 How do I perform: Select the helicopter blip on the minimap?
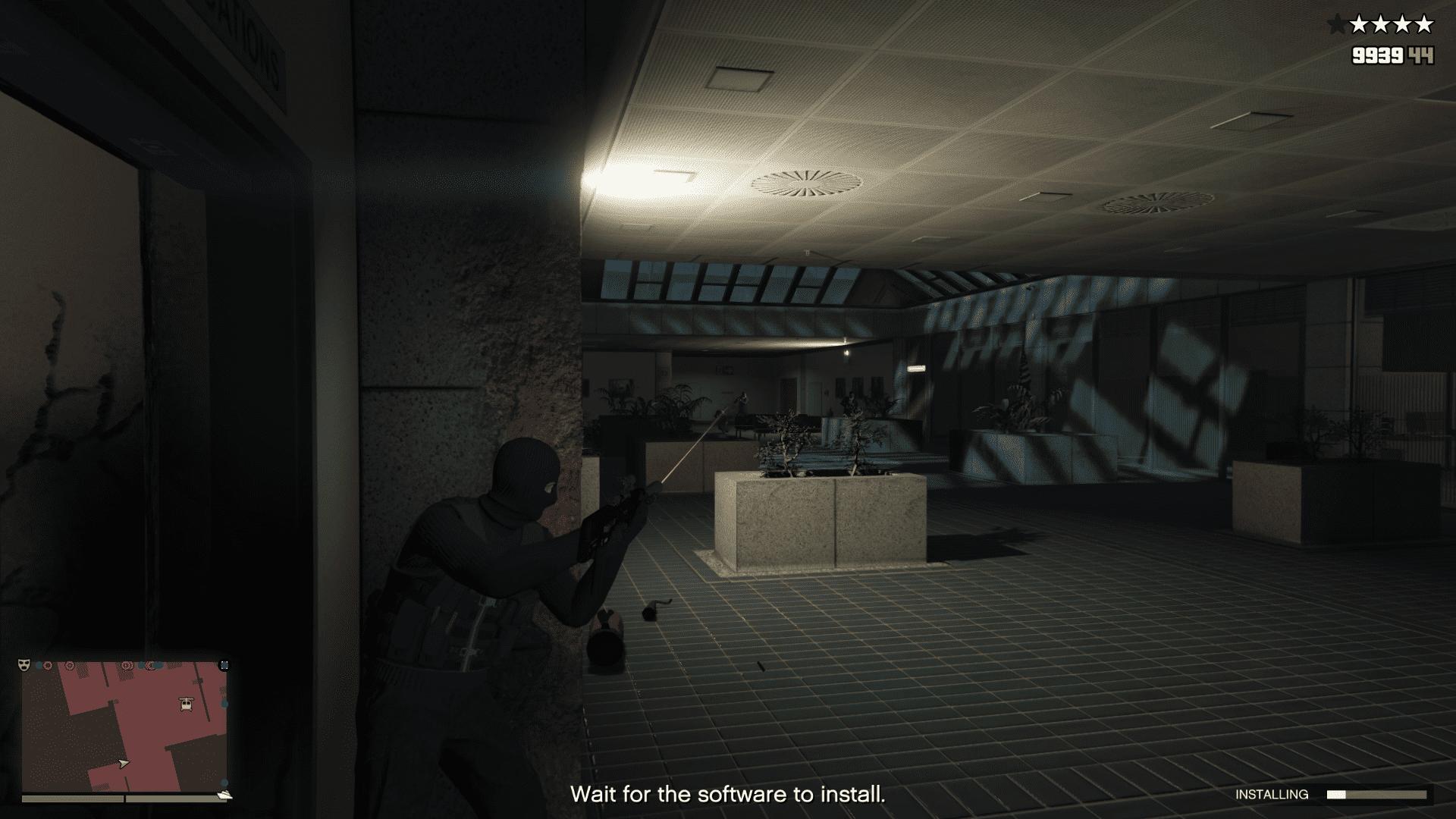(186, 704)
